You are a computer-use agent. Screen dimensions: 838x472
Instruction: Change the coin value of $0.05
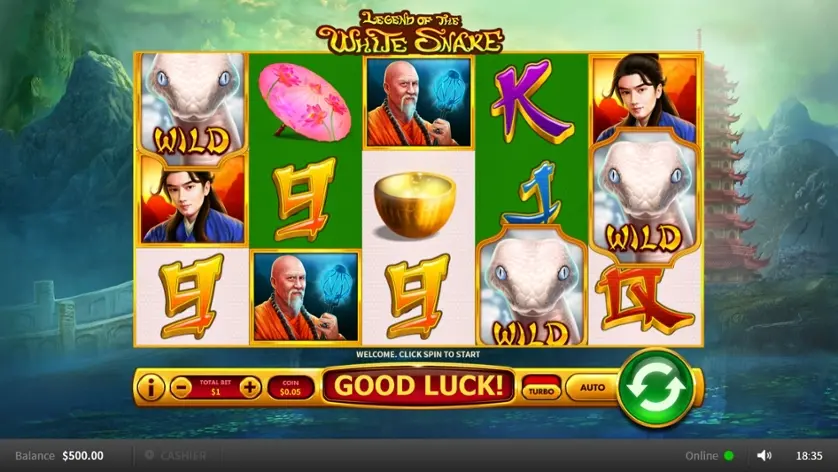(290, 387)
